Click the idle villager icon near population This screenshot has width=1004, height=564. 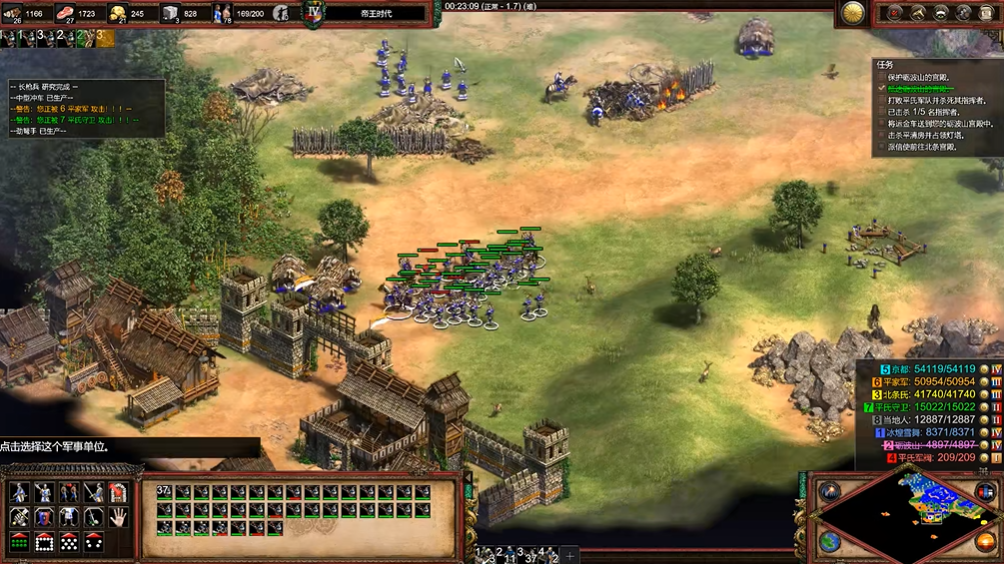coord(282,13)
